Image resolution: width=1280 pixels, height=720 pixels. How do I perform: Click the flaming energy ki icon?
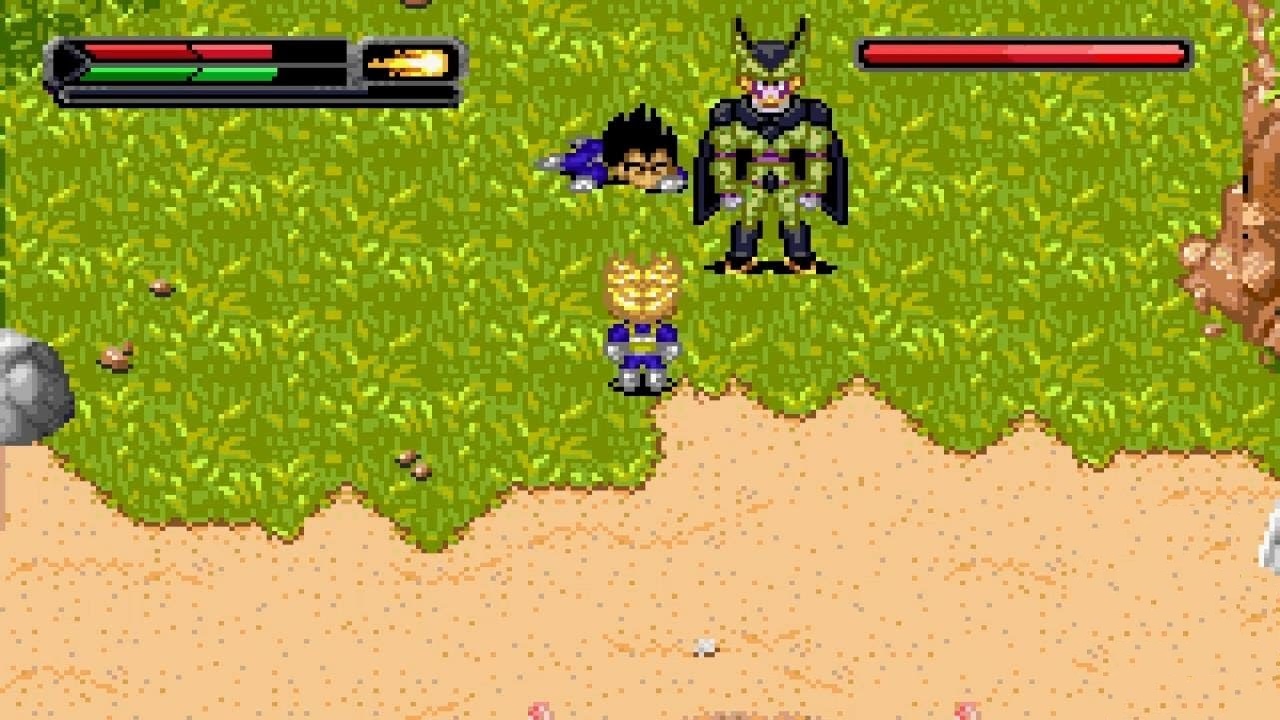pos(410,61)
